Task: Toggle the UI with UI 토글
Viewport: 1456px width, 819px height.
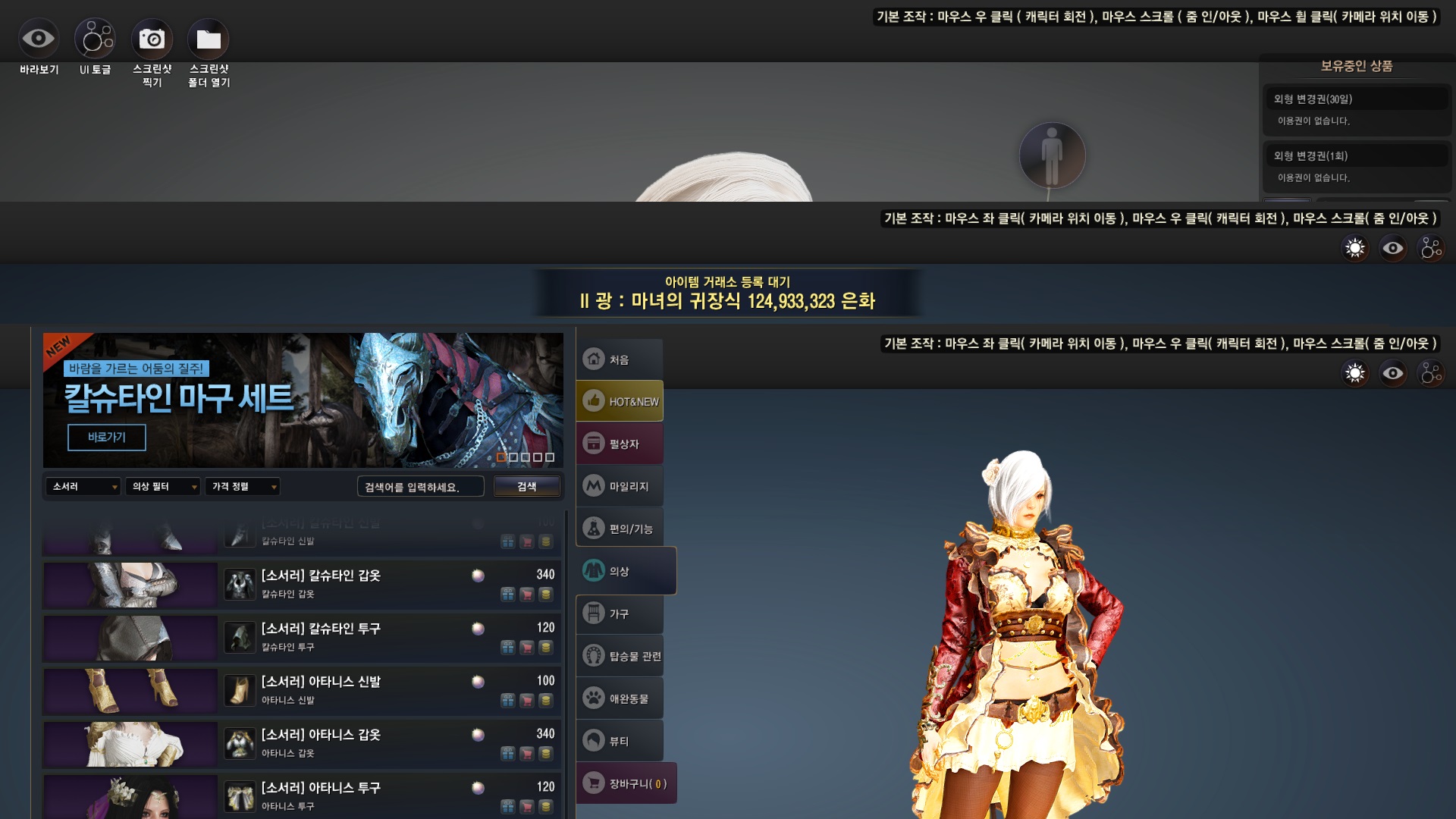Action: pyautogui.click(x=95, y=39)
